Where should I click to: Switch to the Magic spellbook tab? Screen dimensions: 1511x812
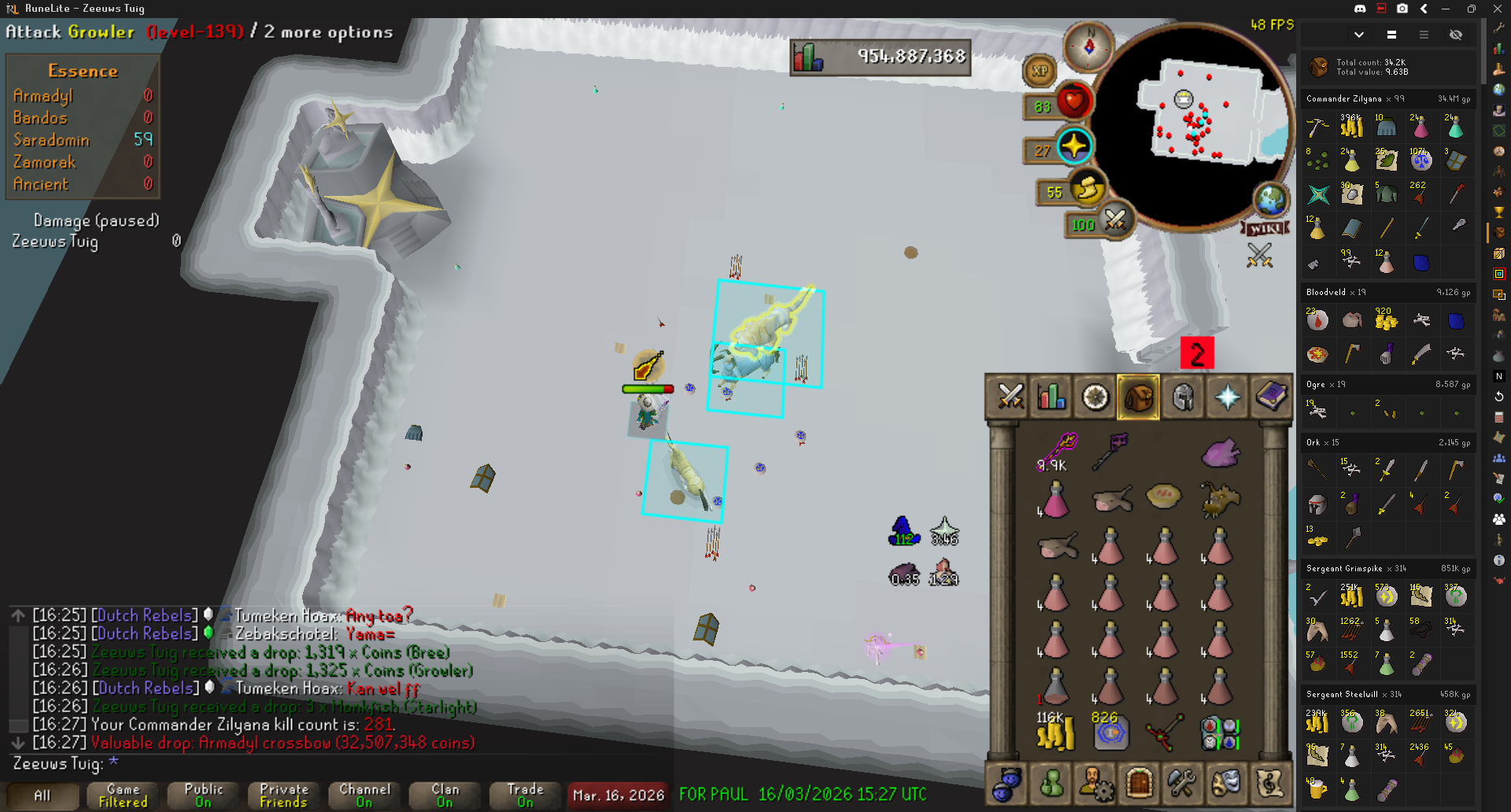pos(1270,397)
